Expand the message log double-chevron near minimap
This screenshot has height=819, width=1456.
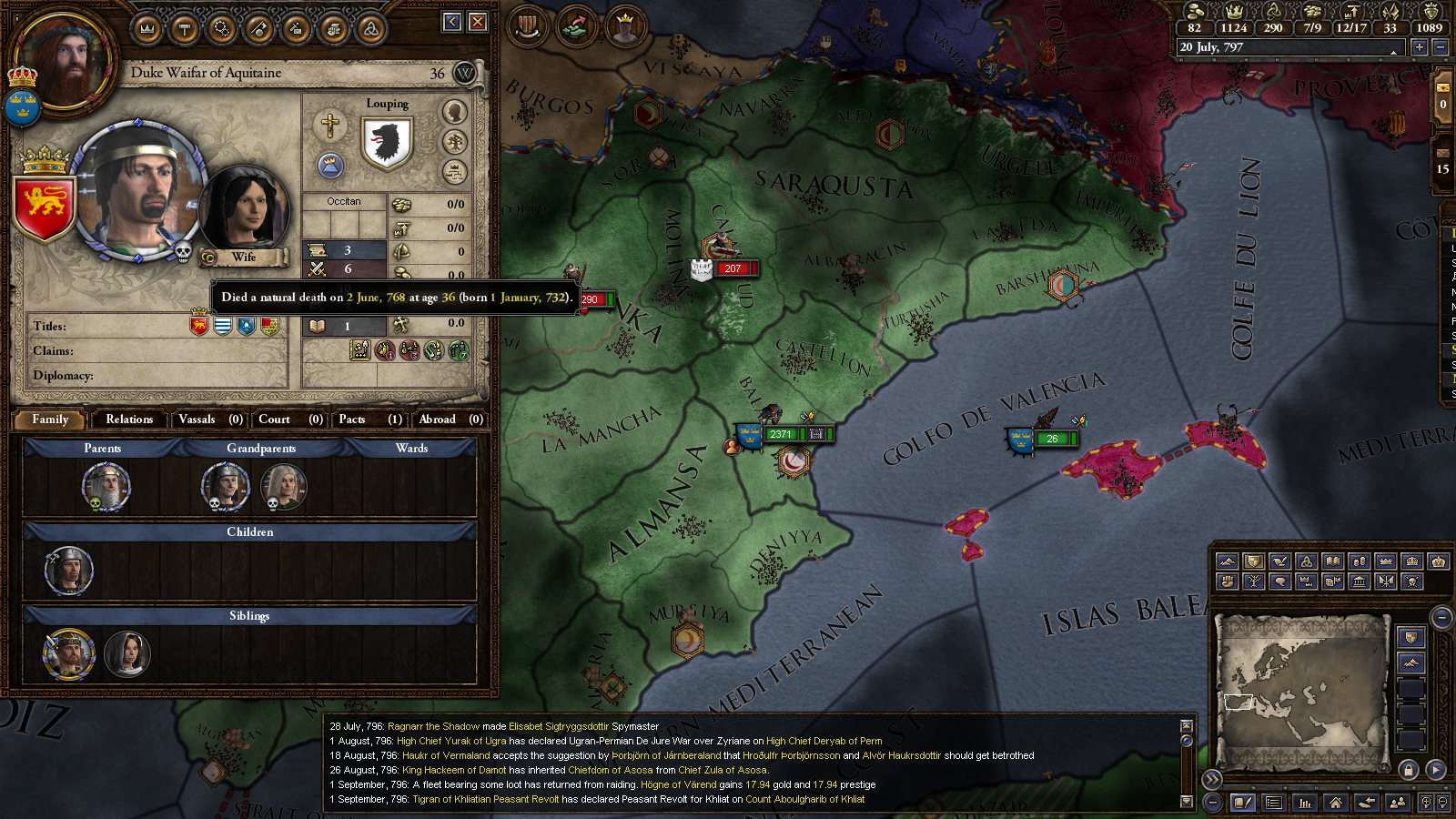pos(1212,779)
